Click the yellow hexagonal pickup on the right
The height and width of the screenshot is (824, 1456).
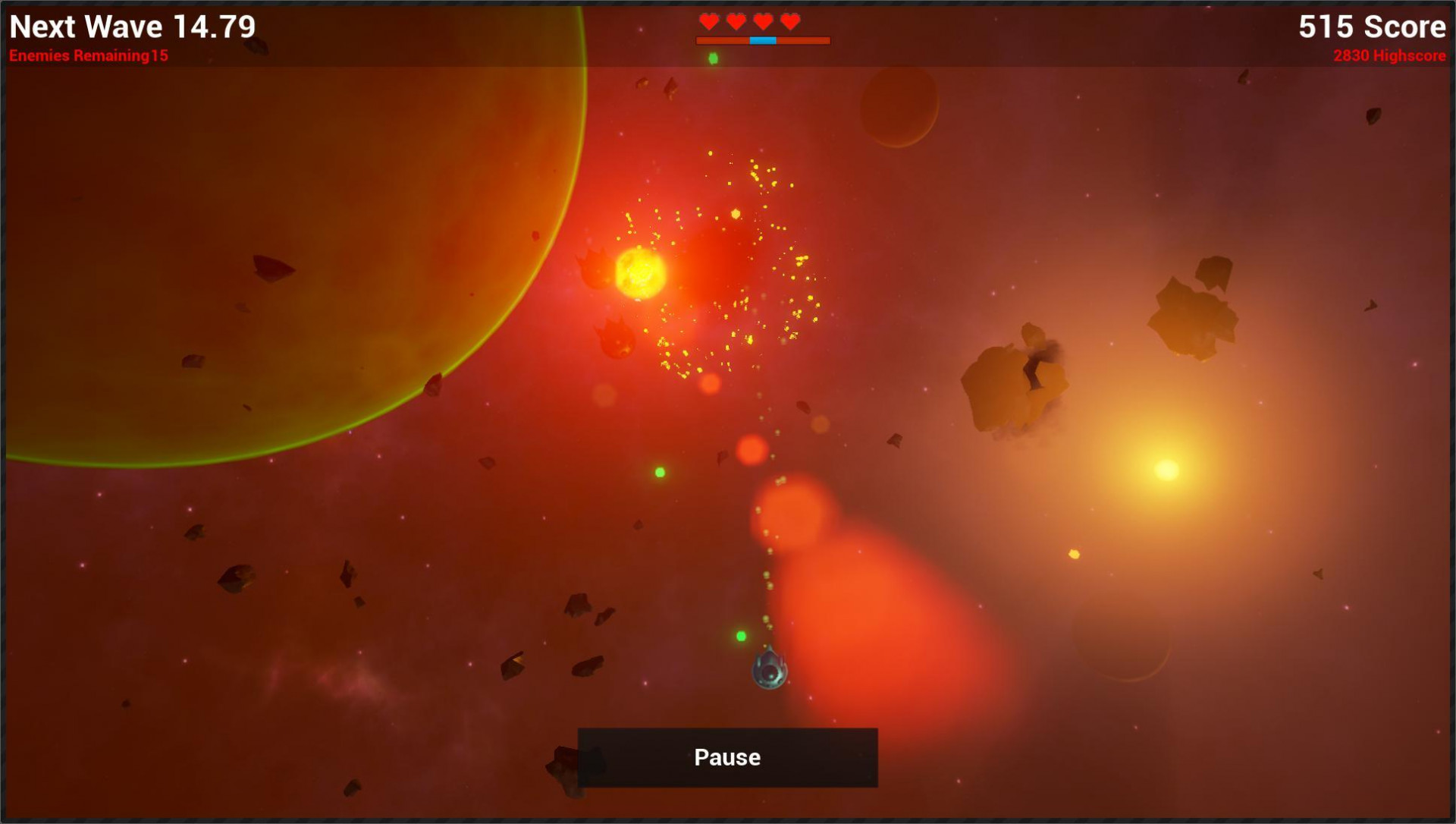tap(1075, 555)
